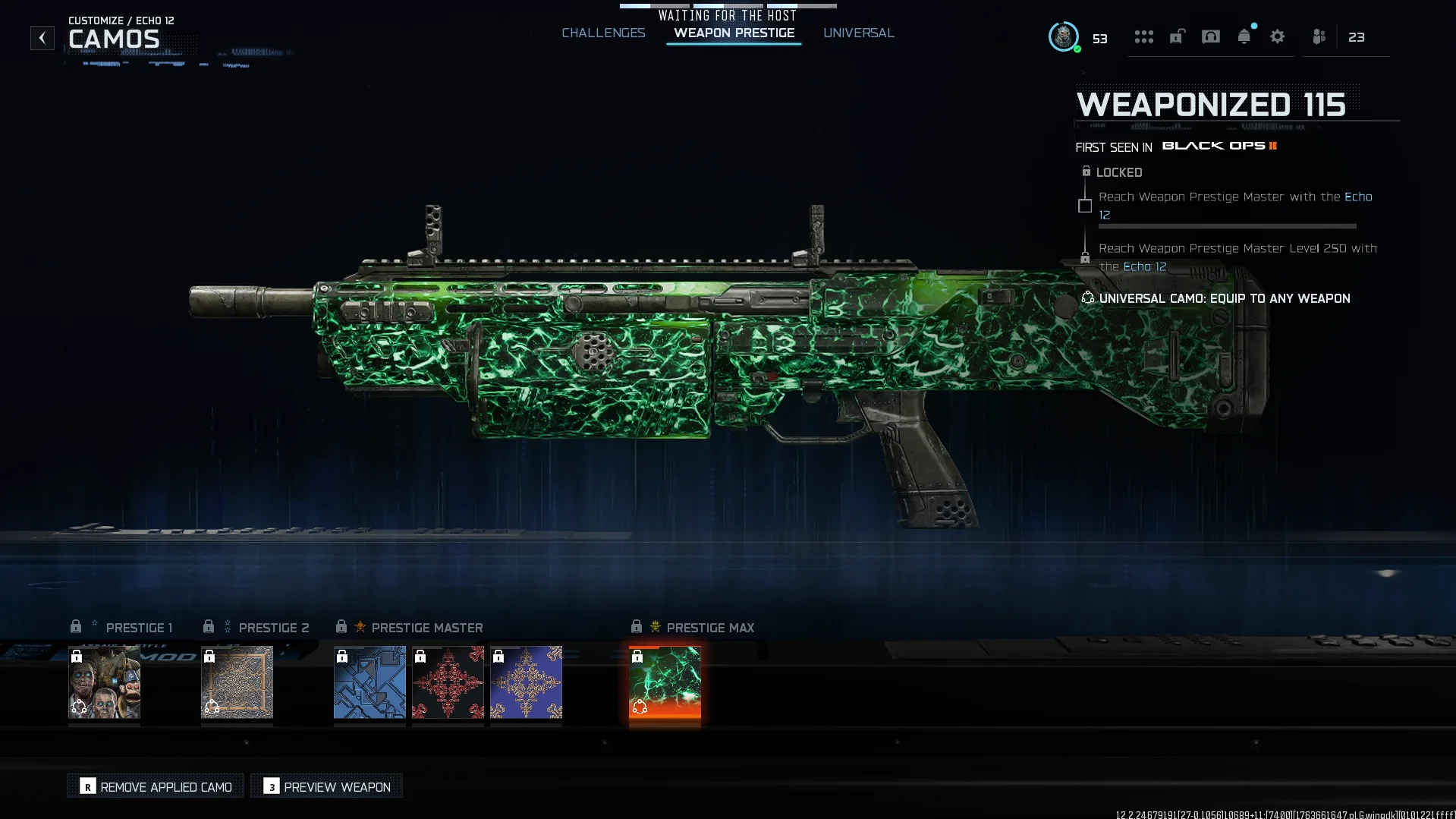Open the nine-dot grid menu

[1143, 37]
